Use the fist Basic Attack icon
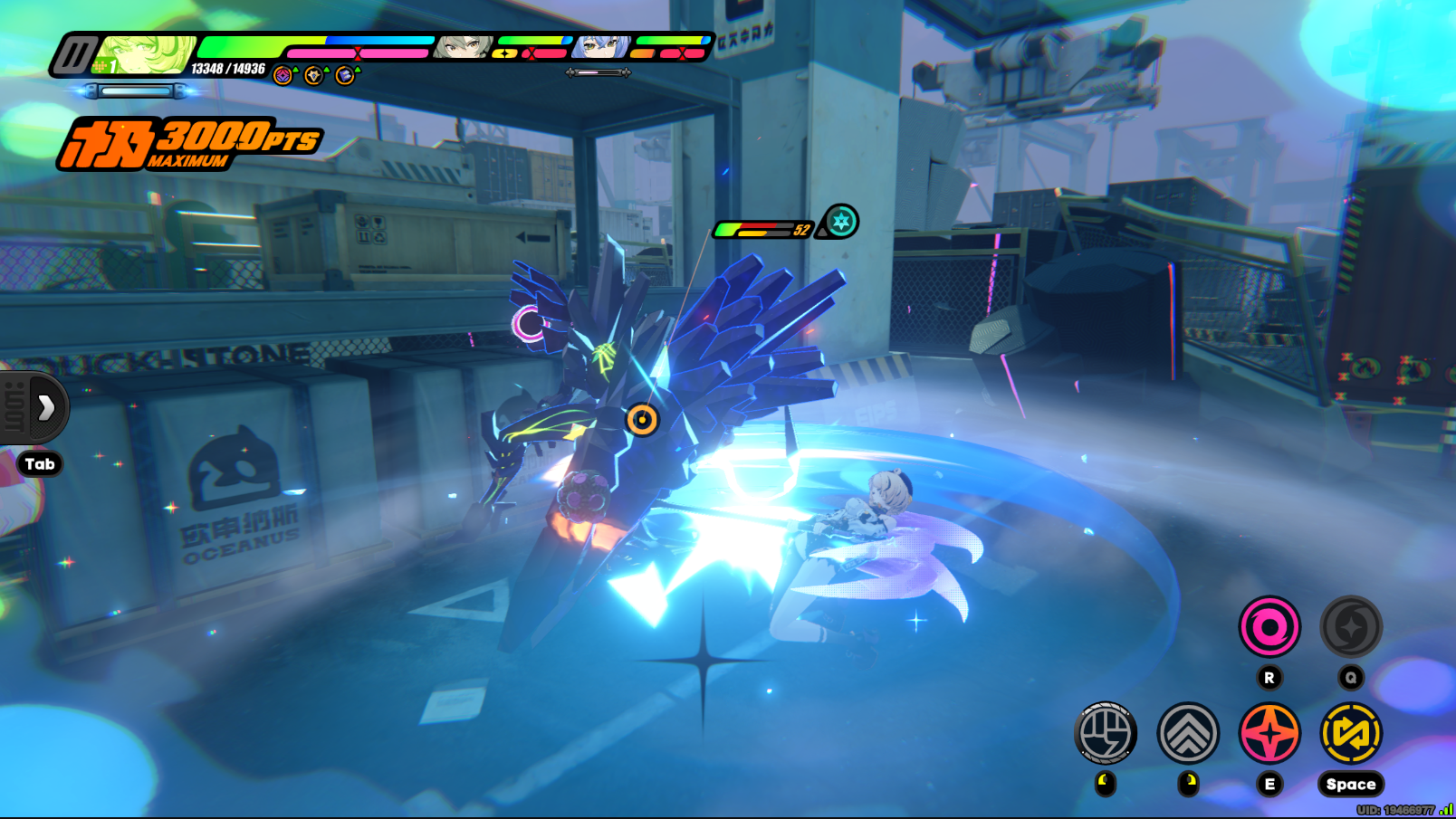This screenshot has height=819, width=1456. click(1106, 733)
